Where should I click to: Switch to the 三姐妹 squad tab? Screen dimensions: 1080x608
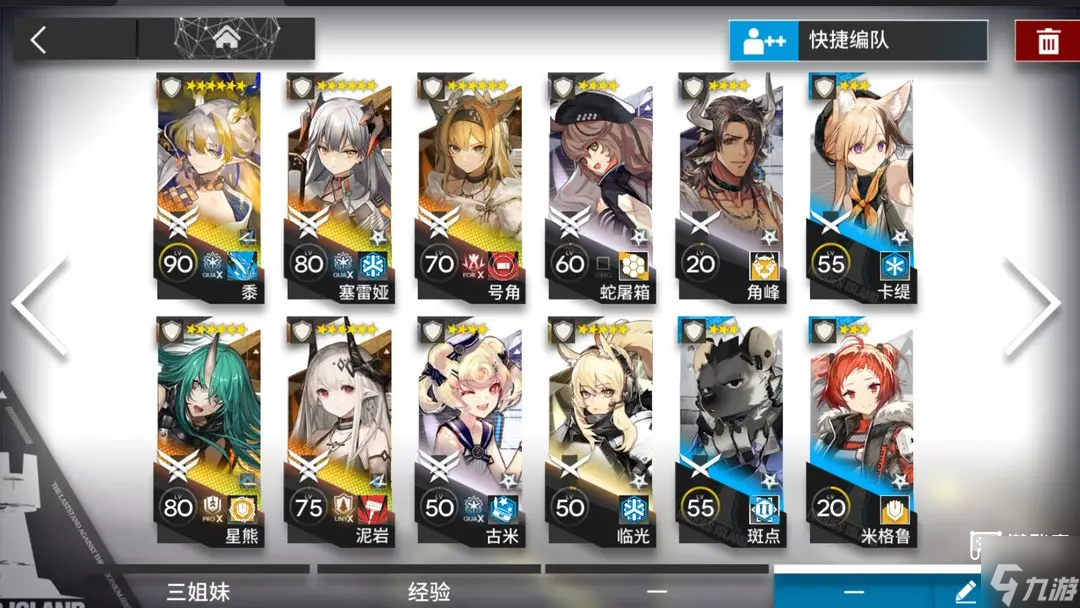198,591
